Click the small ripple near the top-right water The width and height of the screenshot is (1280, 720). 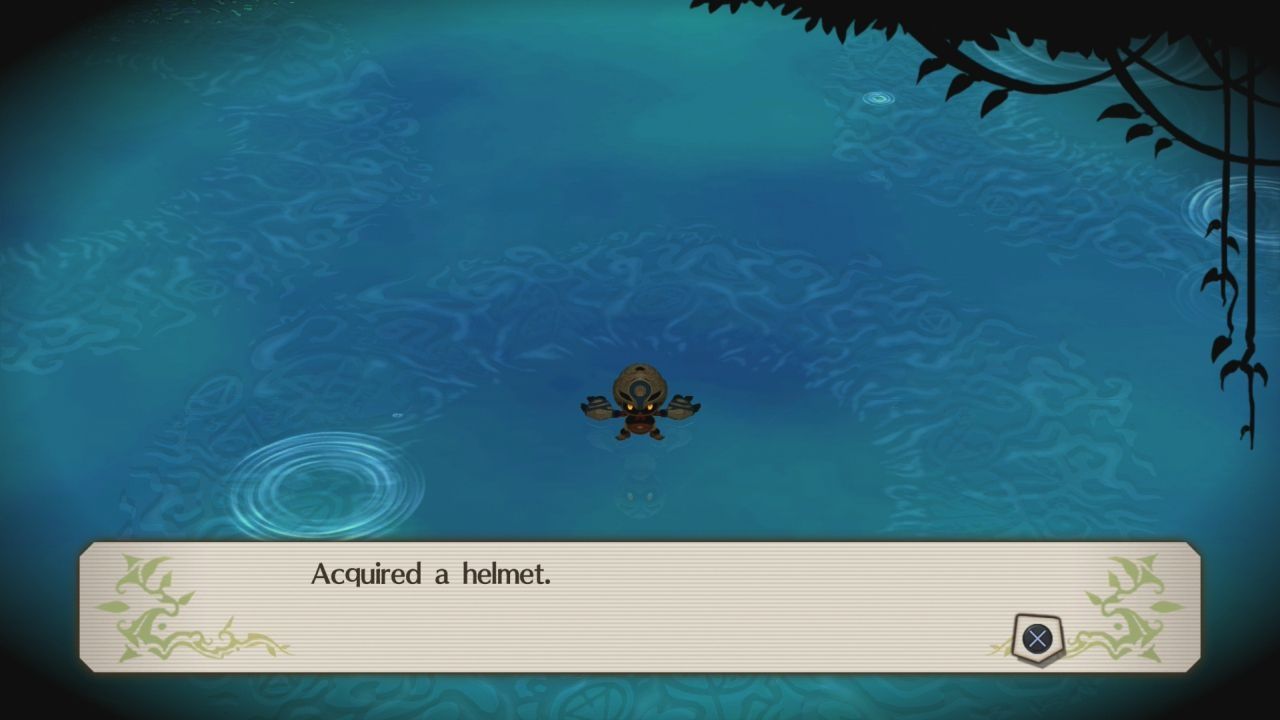(877, 97)
